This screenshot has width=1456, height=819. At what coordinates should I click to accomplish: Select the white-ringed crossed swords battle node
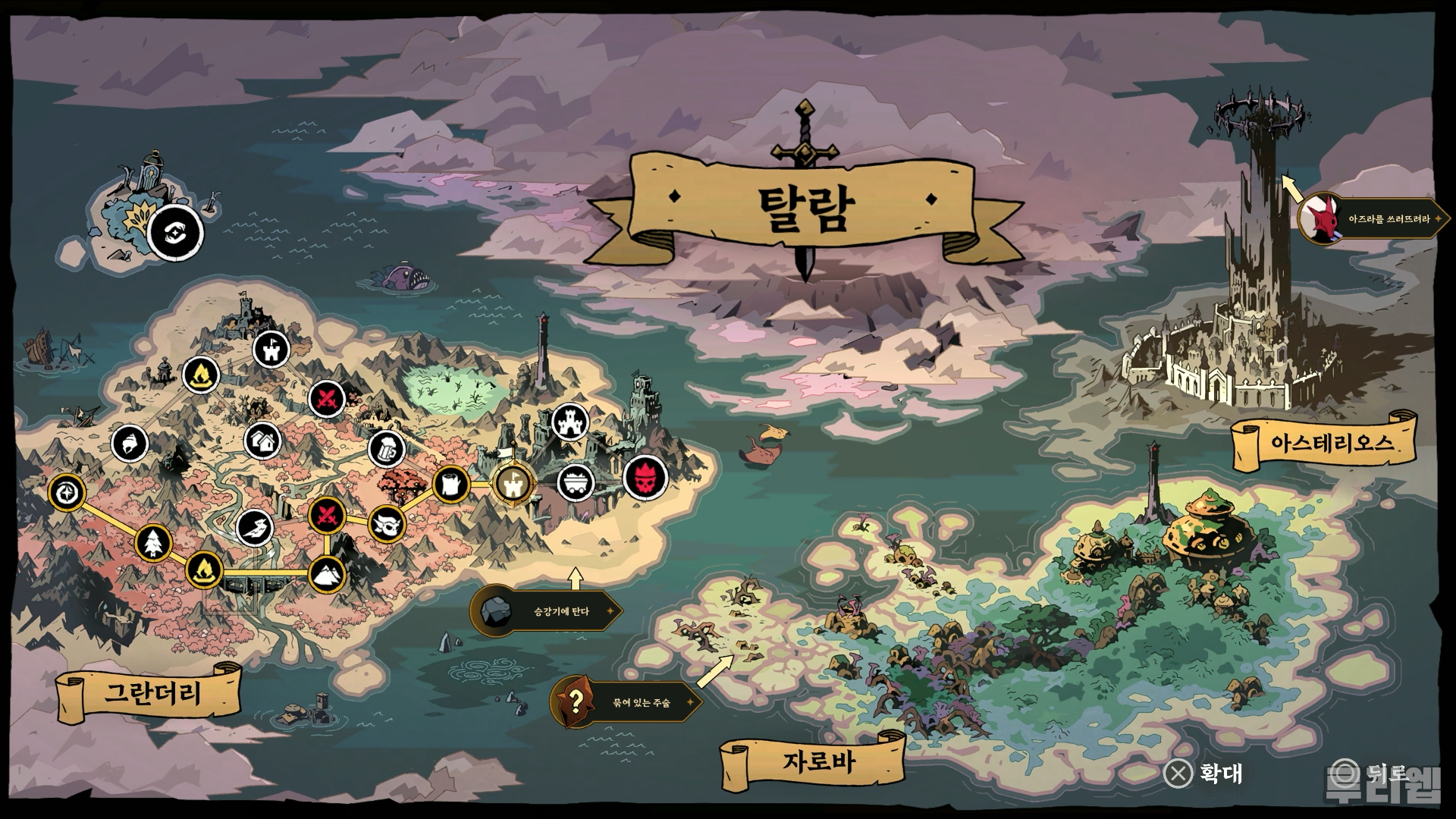click(x=328, y=398)
